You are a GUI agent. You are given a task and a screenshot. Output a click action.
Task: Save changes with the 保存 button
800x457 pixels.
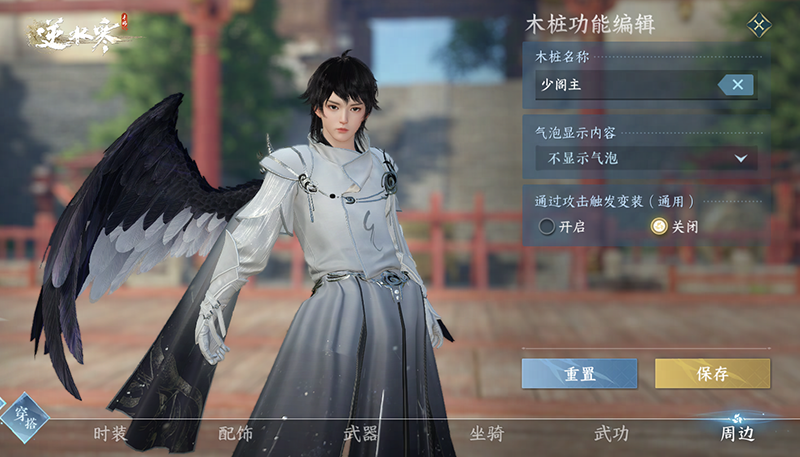[712, 374]
